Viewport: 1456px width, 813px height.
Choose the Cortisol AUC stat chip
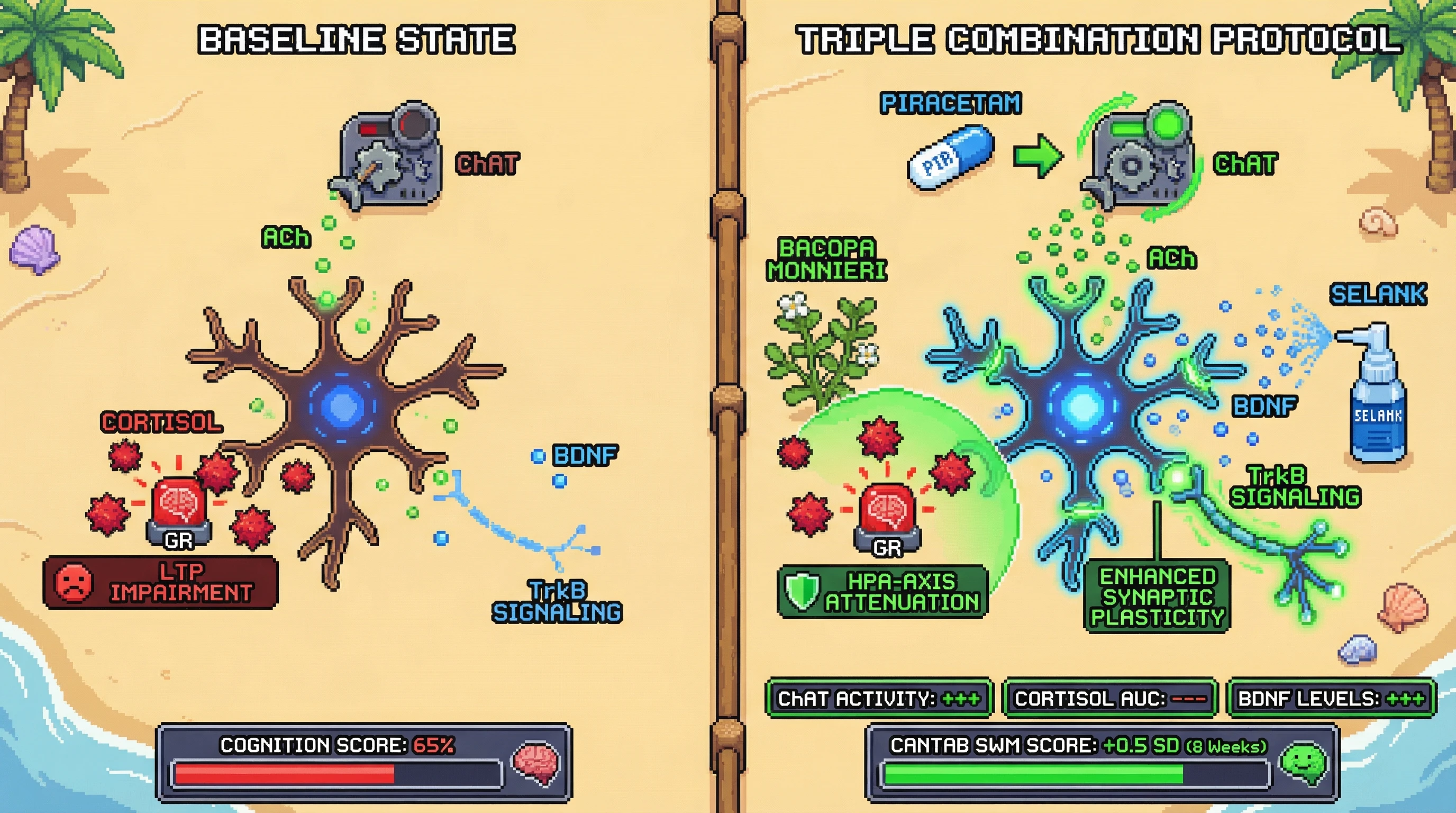tap(1110, 699)
